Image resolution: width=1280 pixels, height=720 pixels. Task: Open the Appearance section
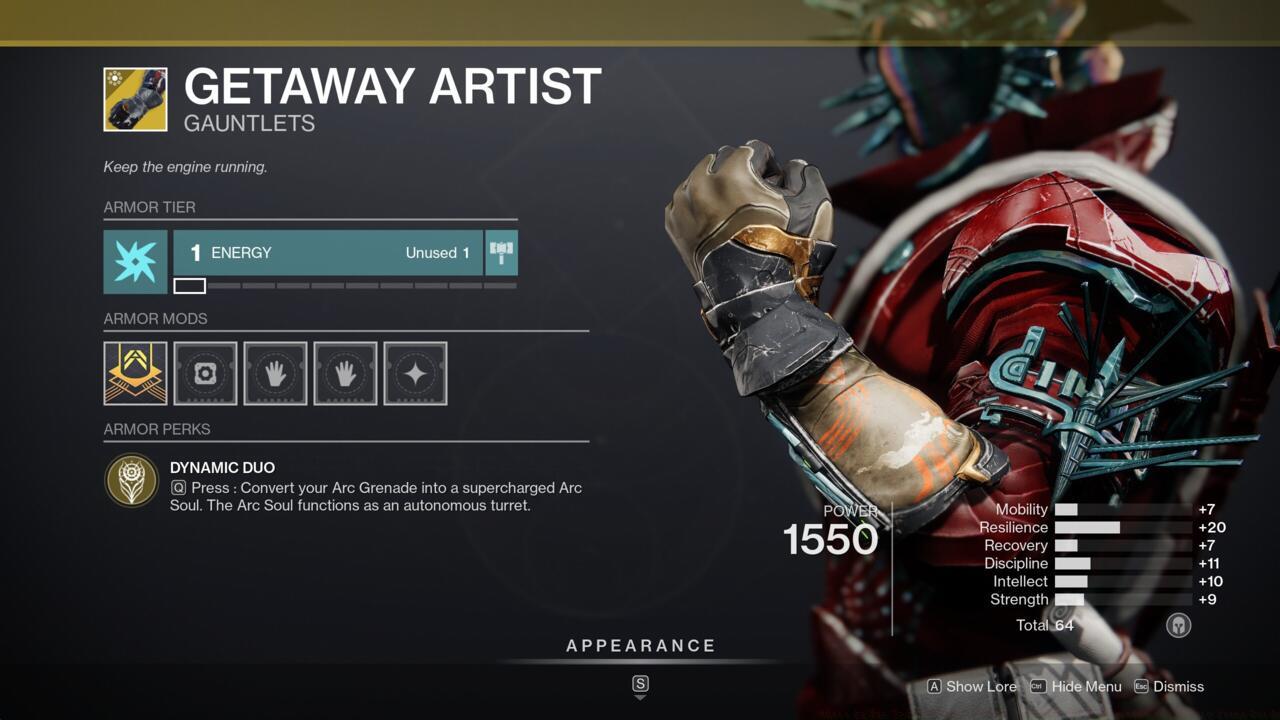tap(641, 645)
